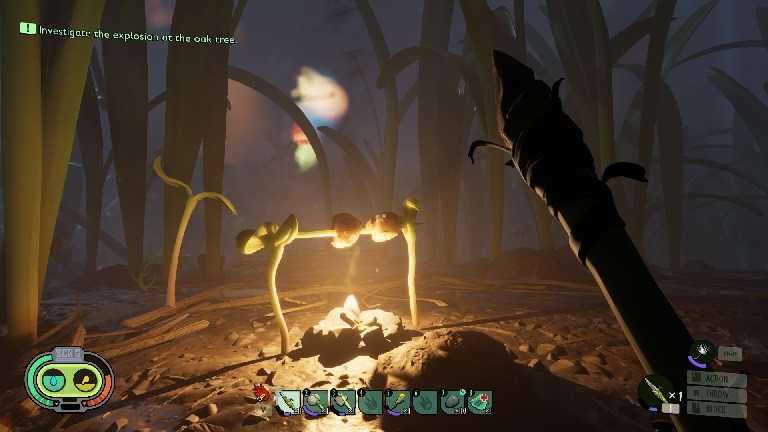Viewport: 768px width, 432px height.
Task: Use the bandage hotbar slot
Action: (480, 402)
